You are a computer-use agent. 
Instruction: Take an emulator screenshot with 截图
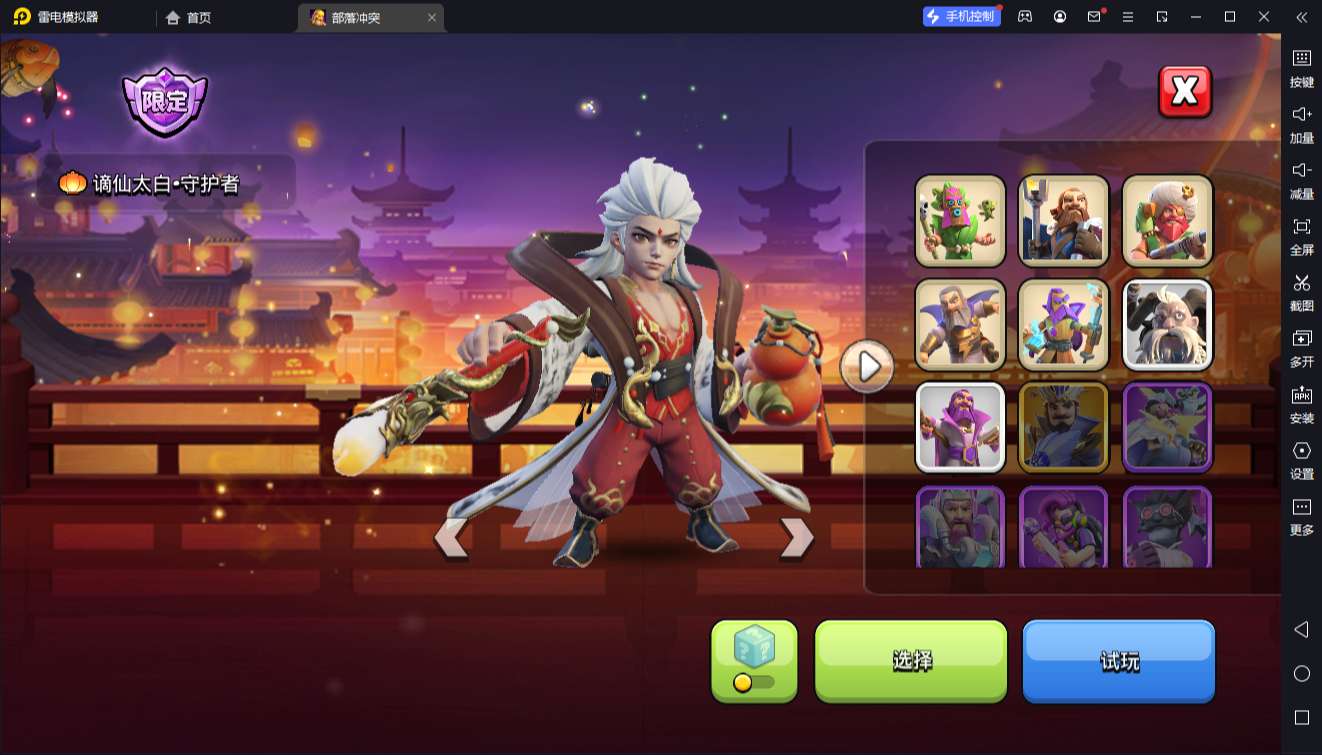point(1301,292)
